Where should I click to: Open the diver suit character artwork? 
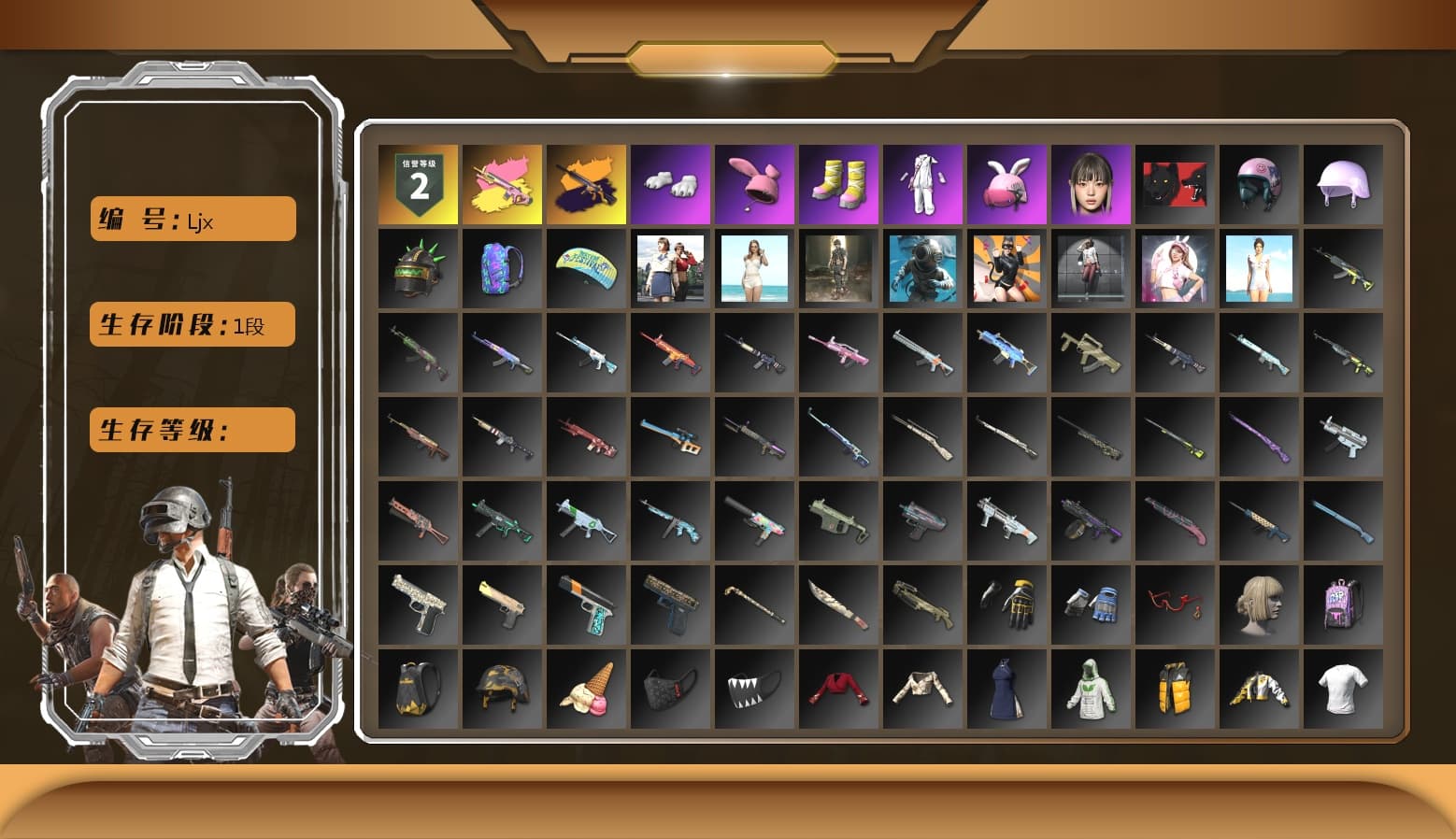click(x=922, y=268)
